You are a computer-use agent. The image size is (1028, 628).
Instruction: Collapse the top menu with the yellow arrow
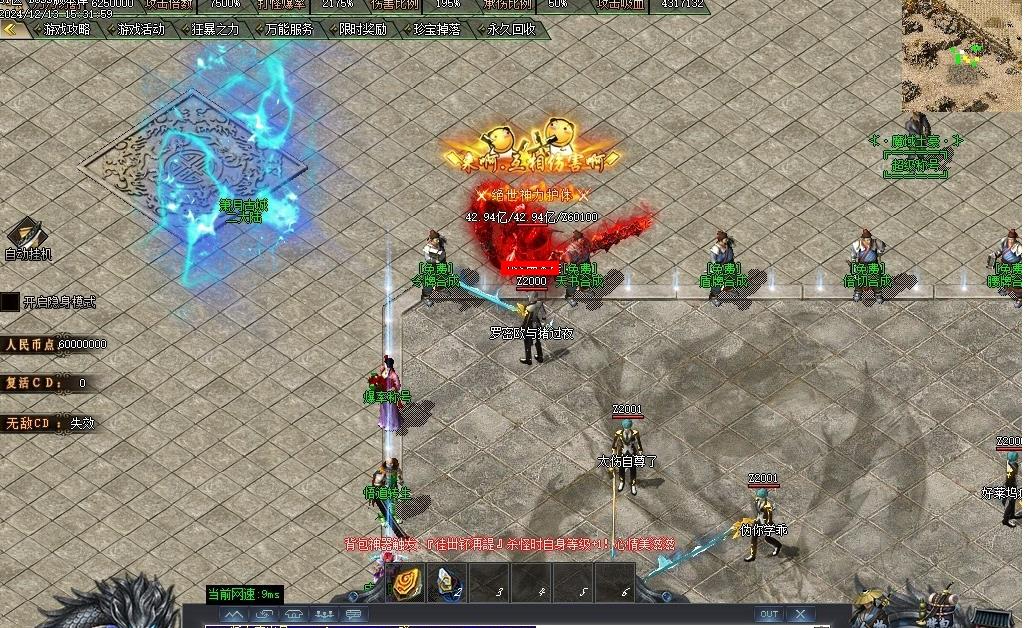tap(12, 30)
